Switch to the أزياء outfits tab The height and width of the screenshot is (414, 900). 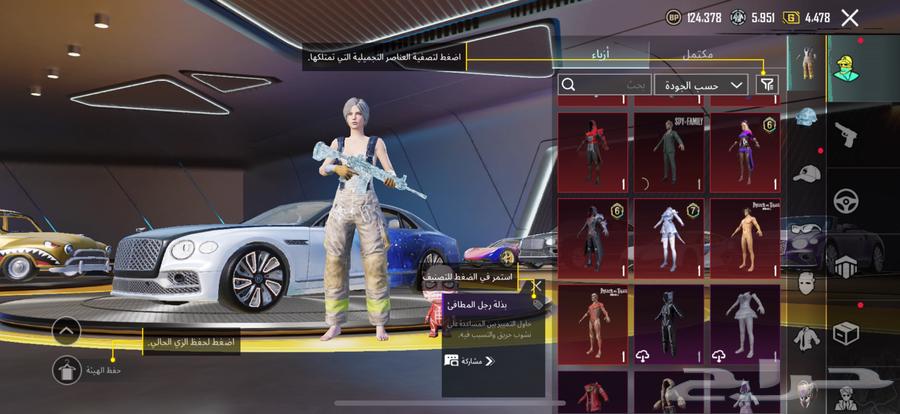pyautogui.click(x=604, y=54)
